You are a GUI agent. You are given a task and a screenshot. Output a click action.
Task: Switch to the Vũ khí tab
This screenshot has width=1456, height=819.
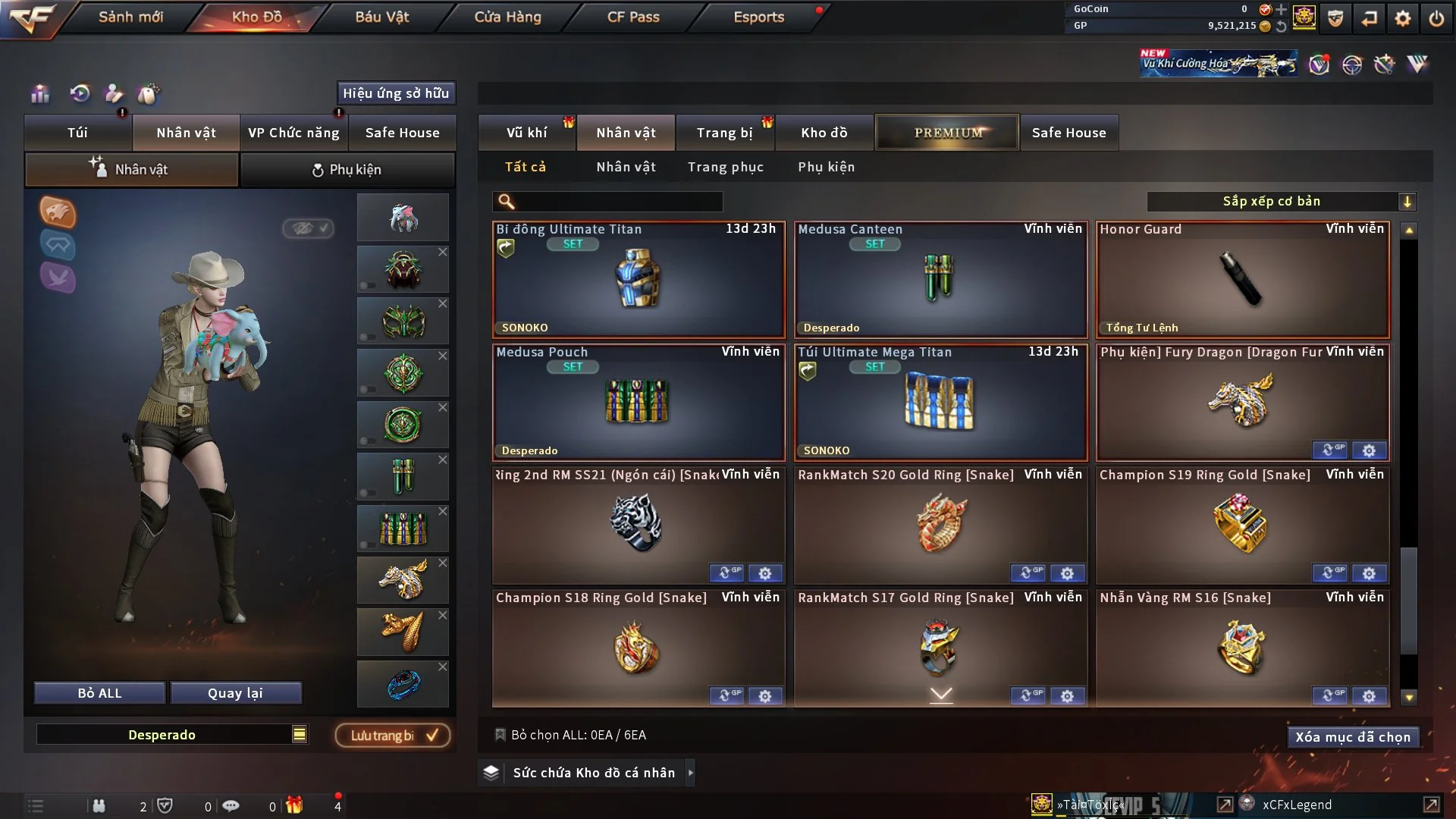coord(526,133)
